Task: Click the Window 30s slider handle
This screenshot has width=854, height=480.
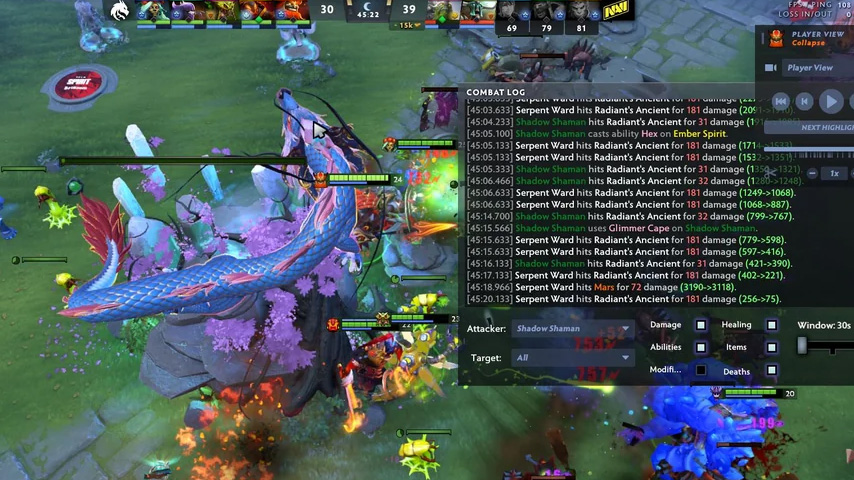Action: (x=802, y=346)
